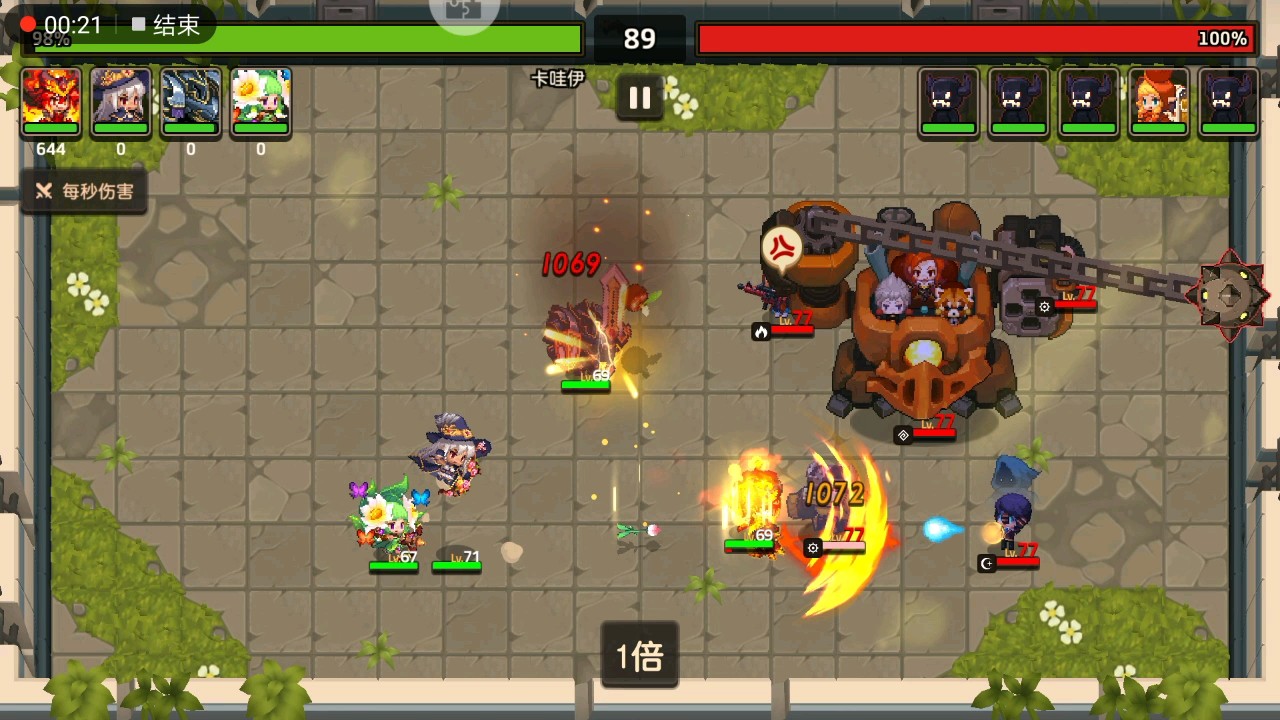Select the white-haired witch hero portrait
The width and height of the screenshot is (1280, 720).
pyautogui.click(x=121, y=101)
